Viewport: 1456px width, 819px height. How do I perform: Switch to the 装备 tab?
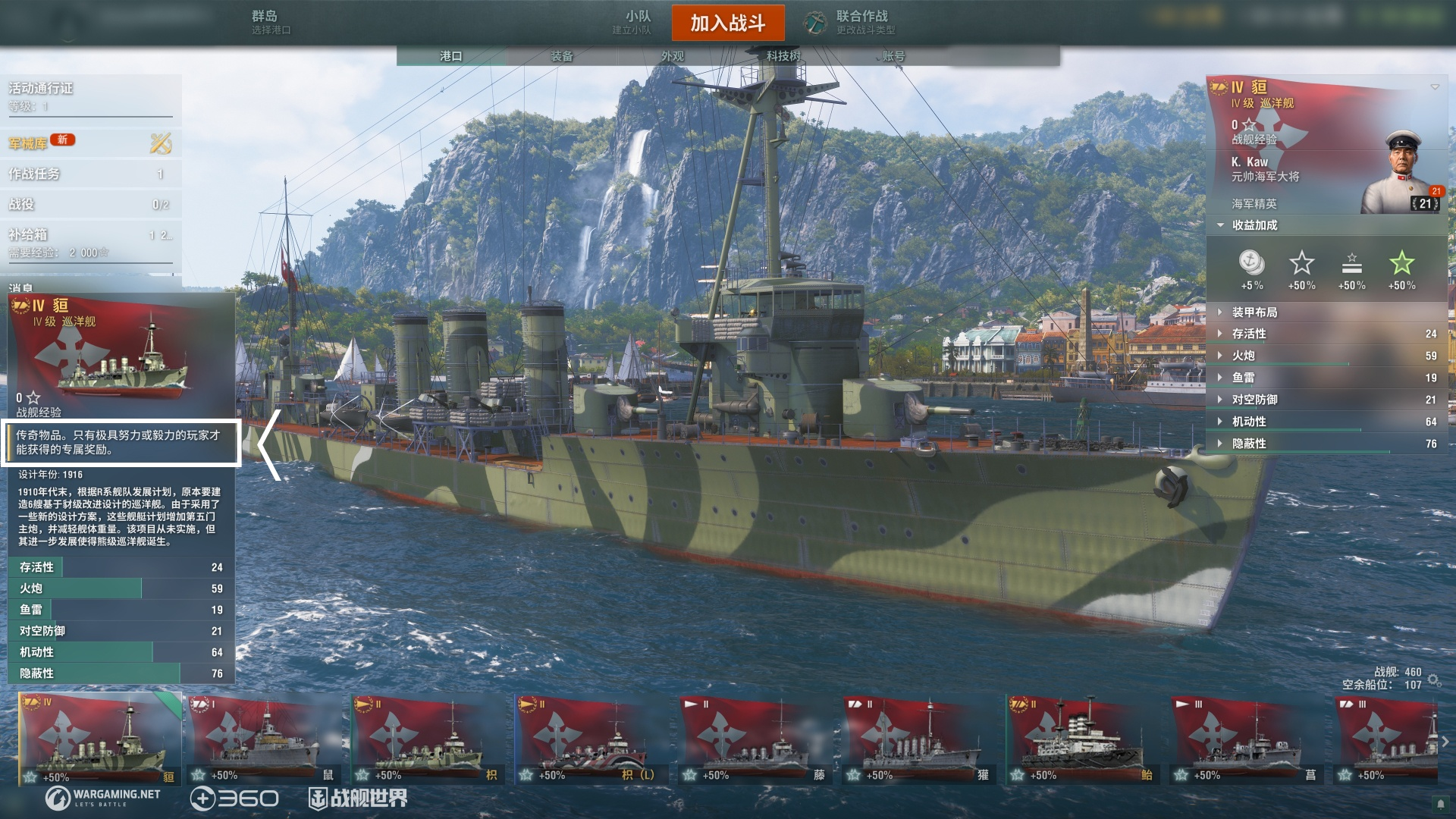tap(562, 56)
